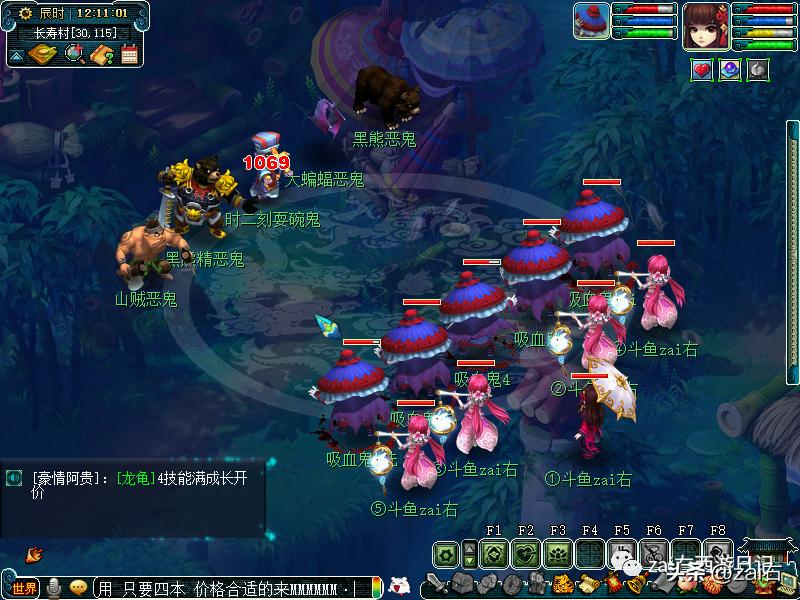Screen dimensions: 800x600
Task: Open the calendar icon under the clock
Action: tap(129, 54)
